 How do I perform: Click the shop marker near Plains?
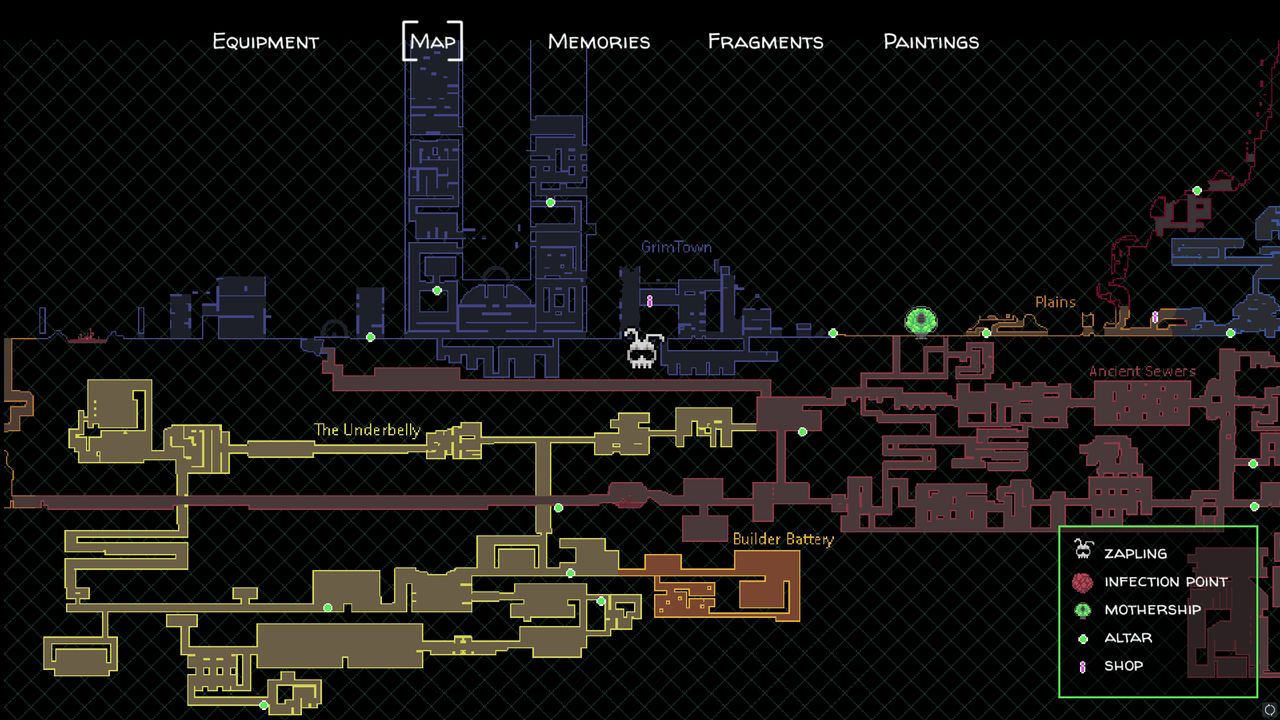1156,316
